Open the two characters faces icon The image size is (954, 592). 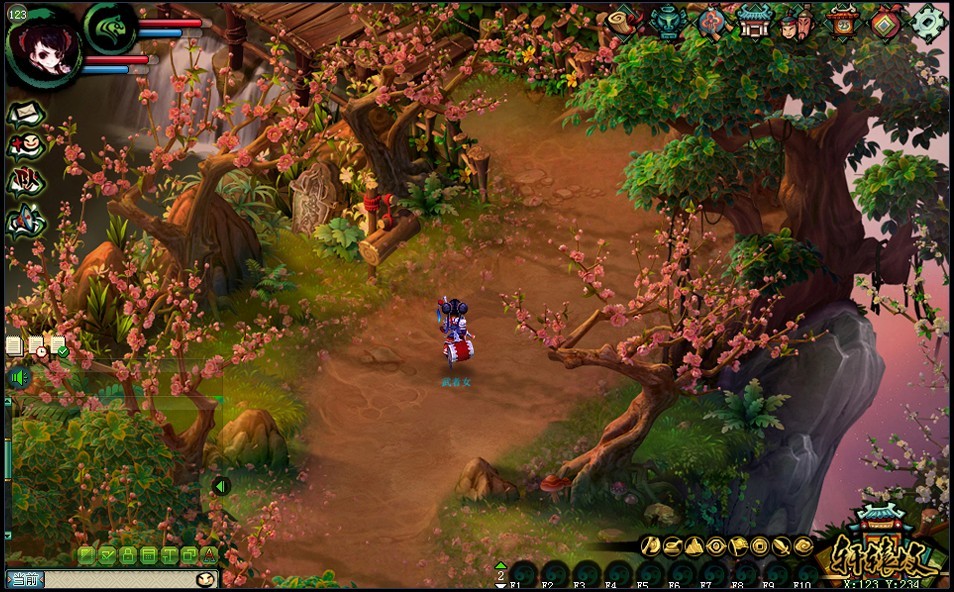click(797, 22)
